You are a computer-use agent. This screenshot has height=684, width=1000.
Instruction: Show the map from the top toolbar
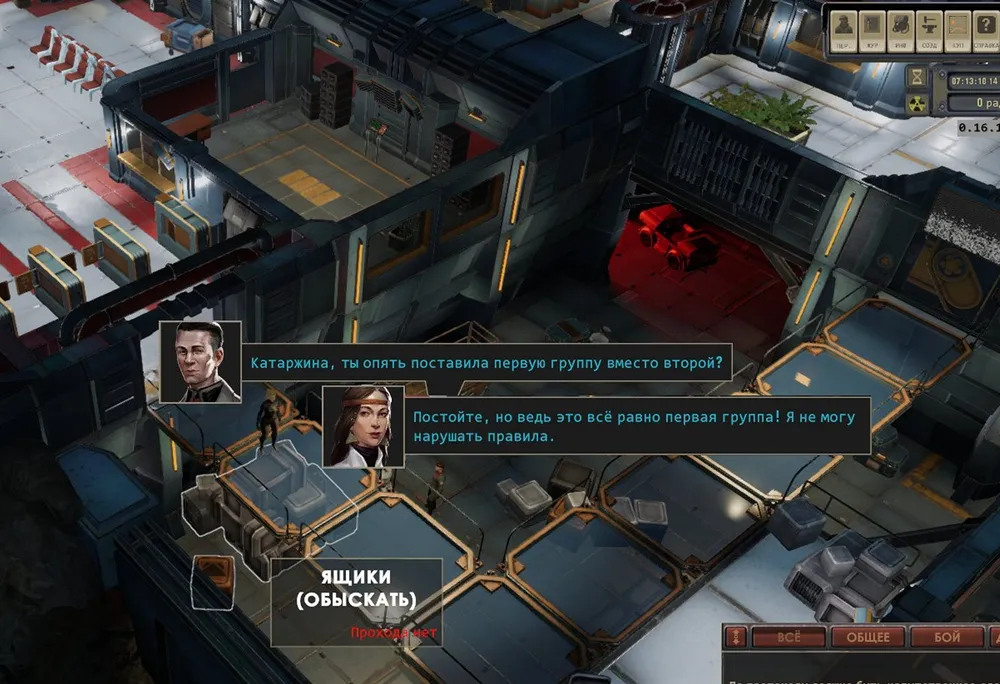pyautogui.click(x=957, y=29)
